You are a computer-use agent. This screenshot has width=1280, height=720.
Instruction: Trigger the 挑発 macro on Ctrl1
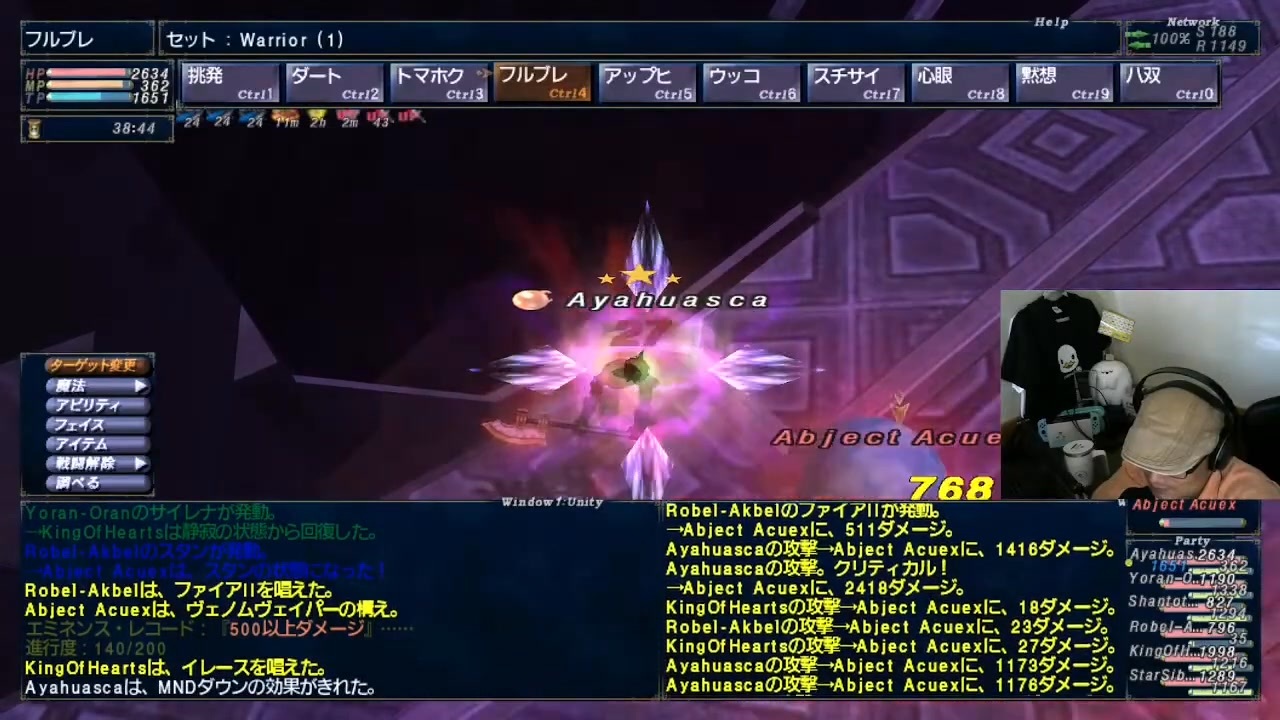coord(230,82)
